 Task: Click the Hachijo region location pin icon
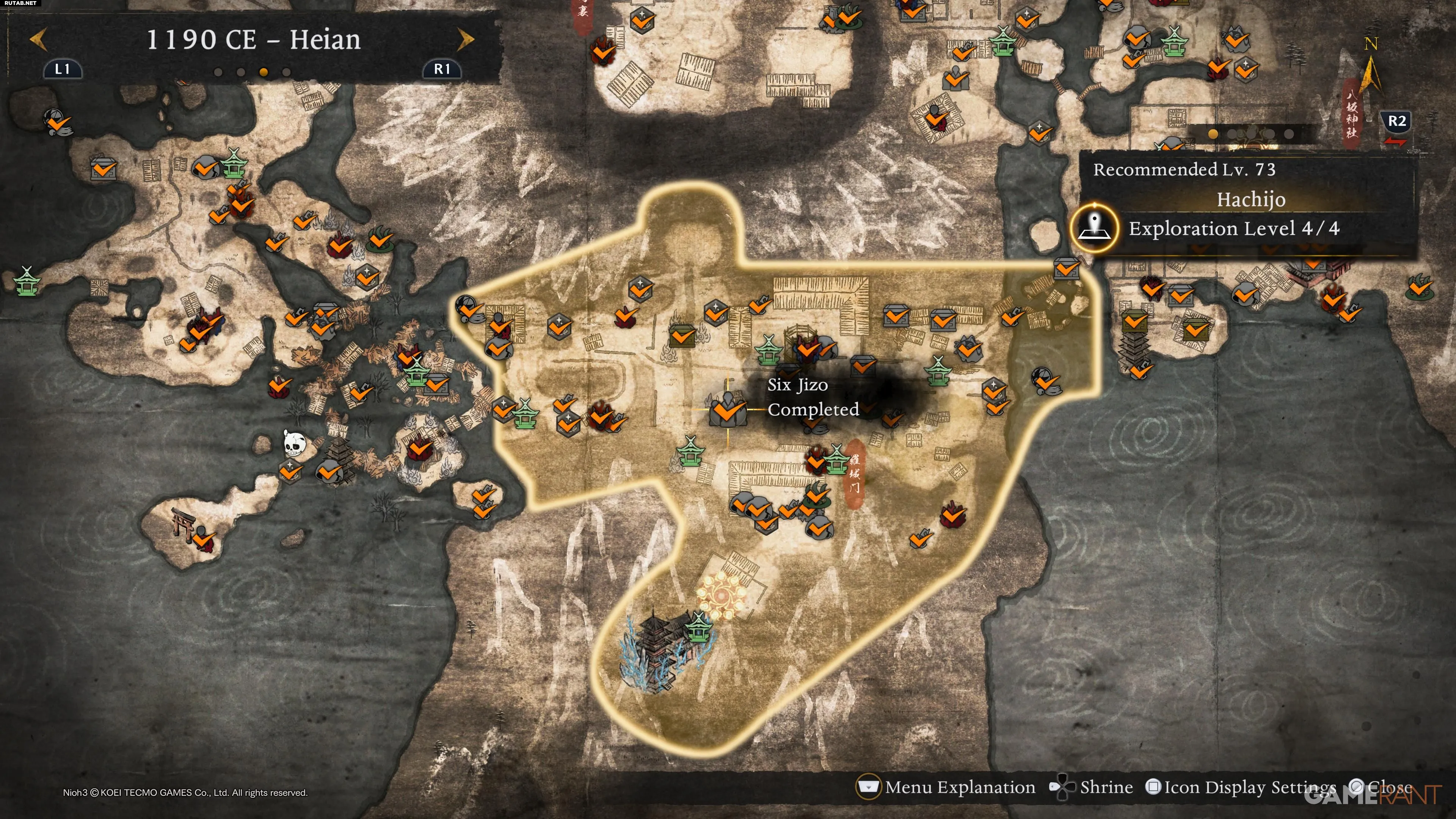[1094, 228]
